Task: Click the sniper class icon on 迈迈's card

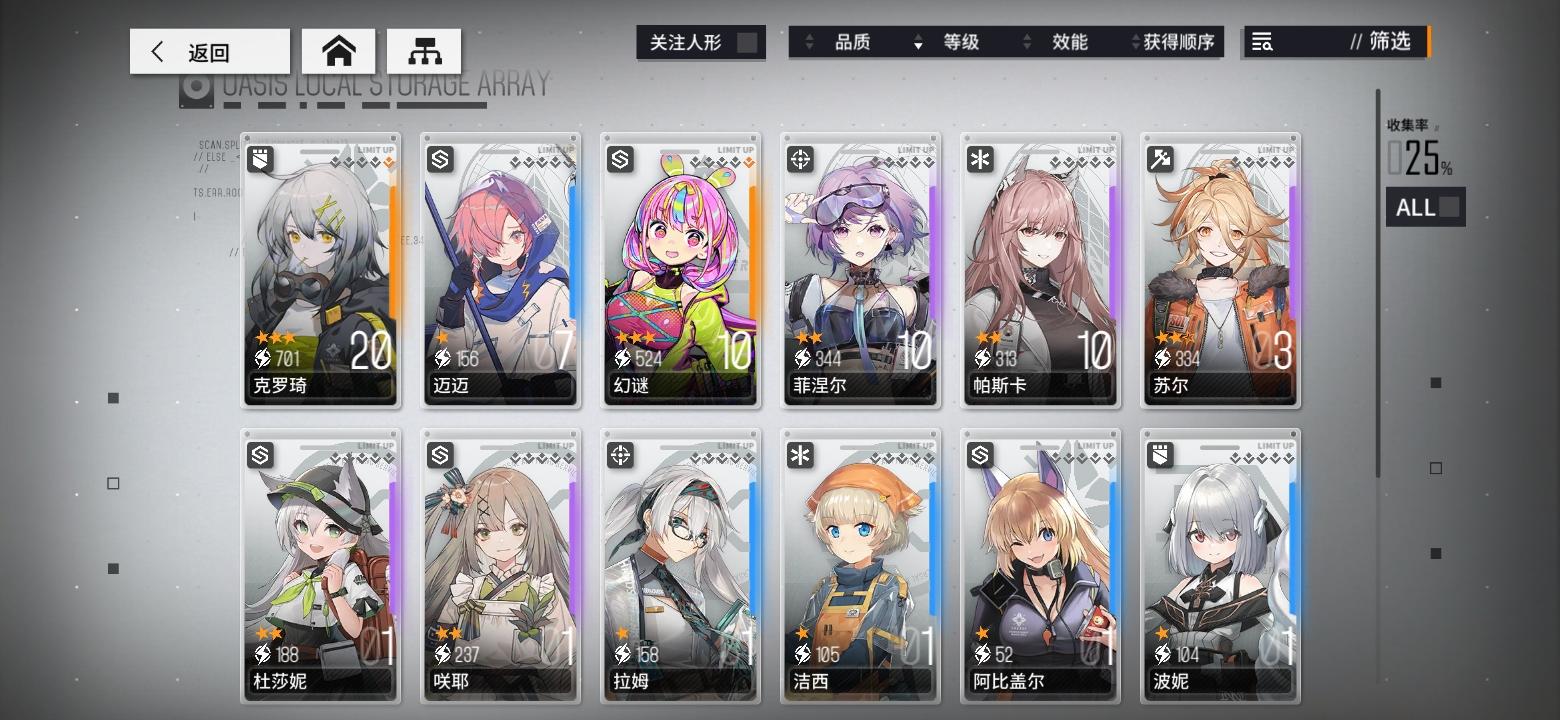Action: (440, 160)
